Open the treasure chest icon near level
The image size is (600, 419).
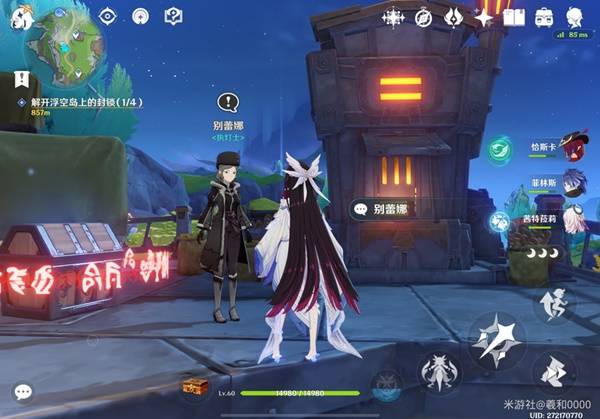[x=190, y=387]
